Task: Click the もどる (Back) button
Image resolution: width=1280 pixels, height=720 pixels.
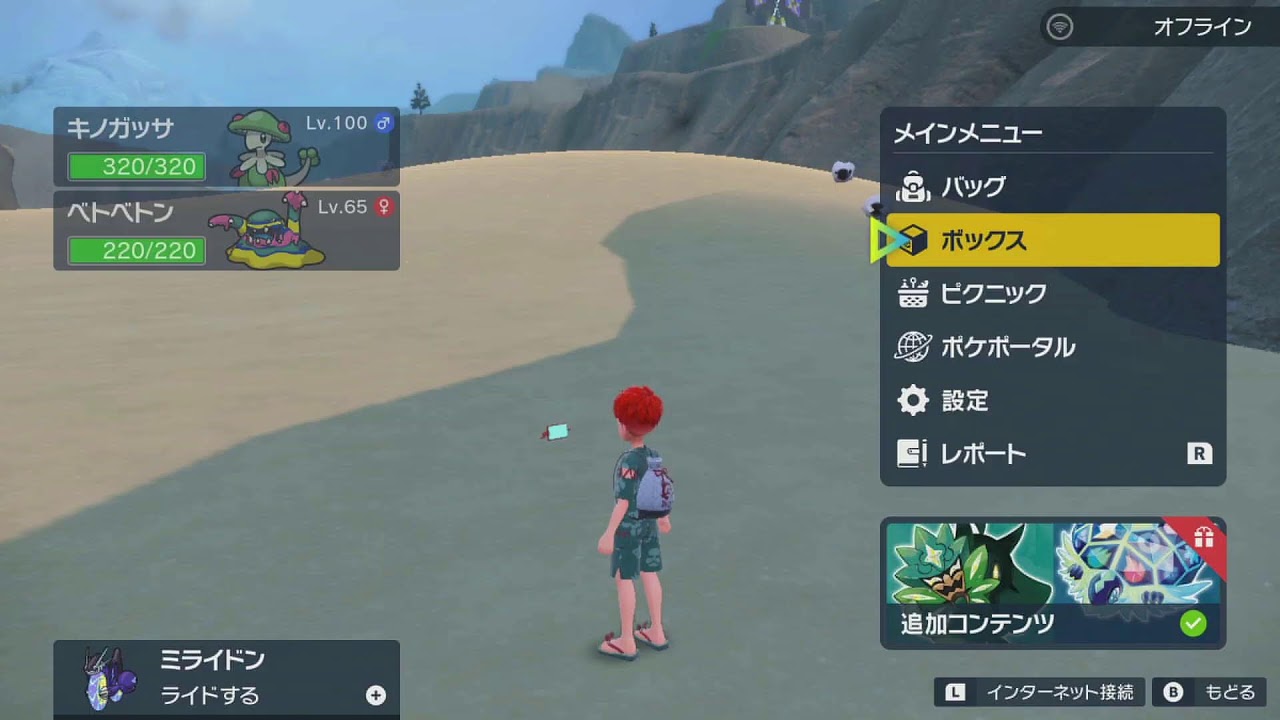Action: pos(1209,692)
